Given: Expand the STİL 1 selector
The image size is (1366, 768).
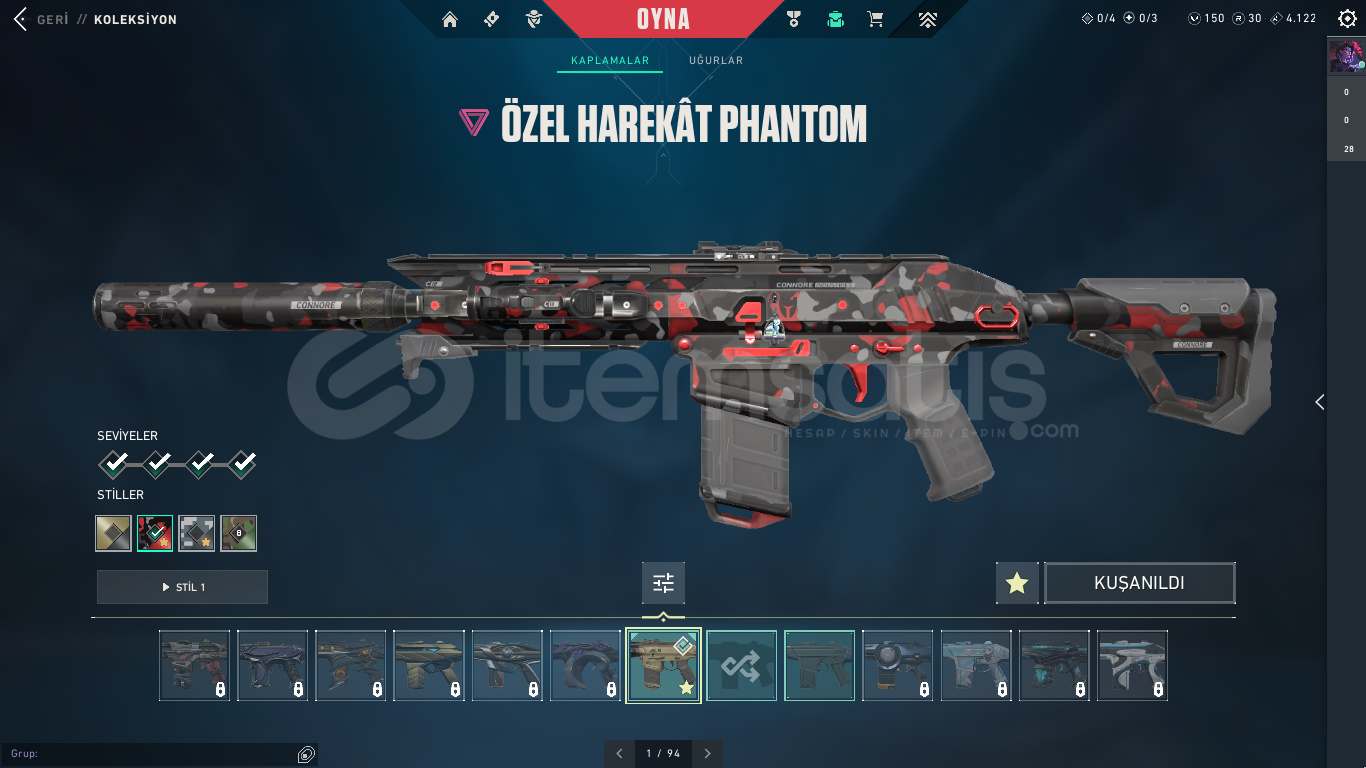Looking at the screenshot, I should pos(182,587).
